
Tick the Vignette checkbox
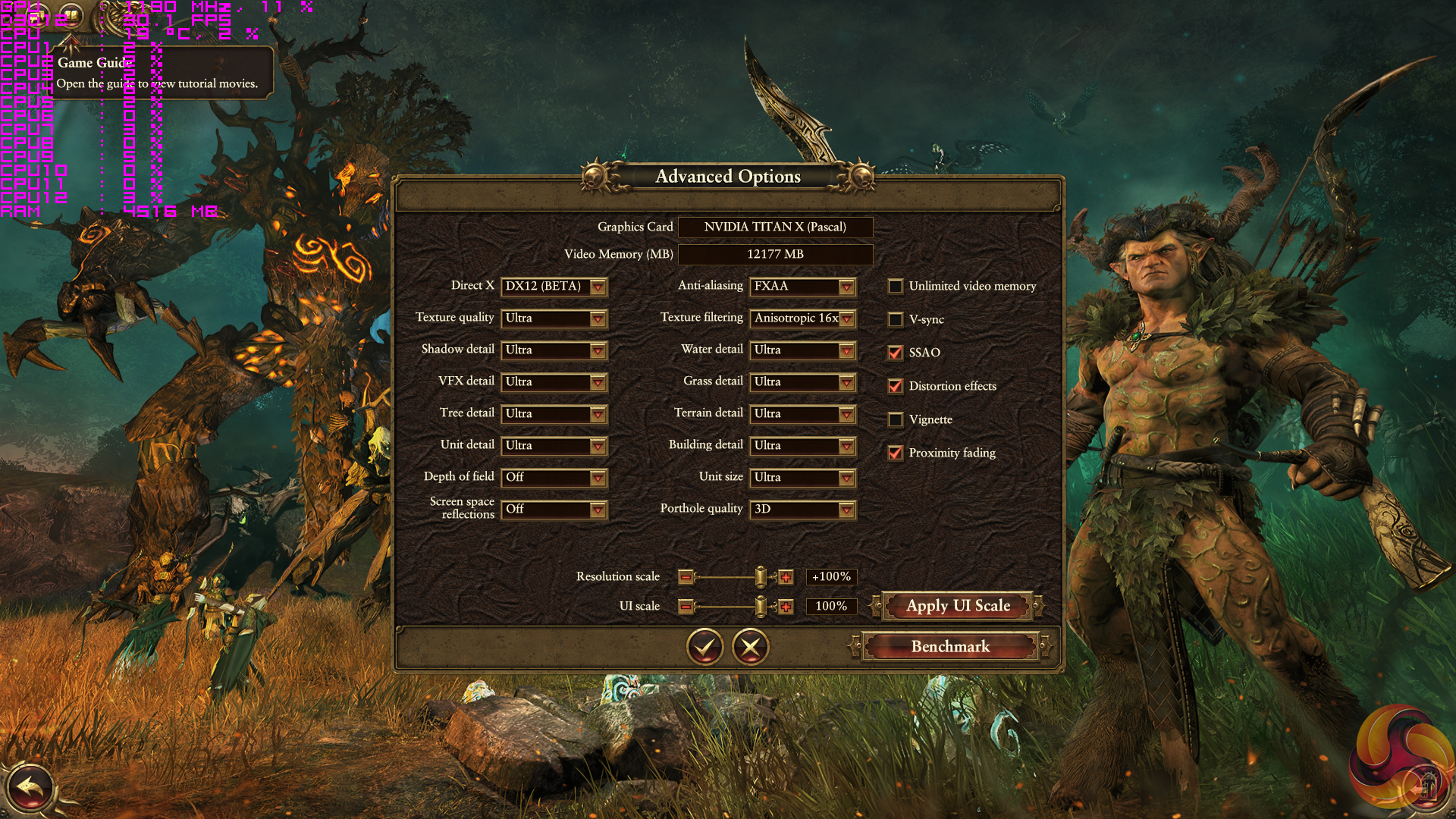point(896,420)
